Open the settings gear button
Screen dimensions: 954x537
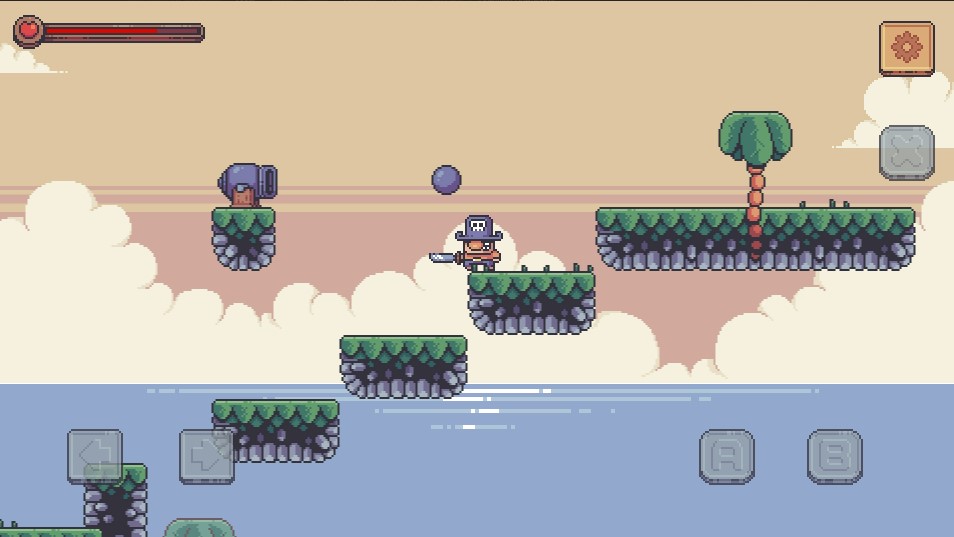pos(906,48)
